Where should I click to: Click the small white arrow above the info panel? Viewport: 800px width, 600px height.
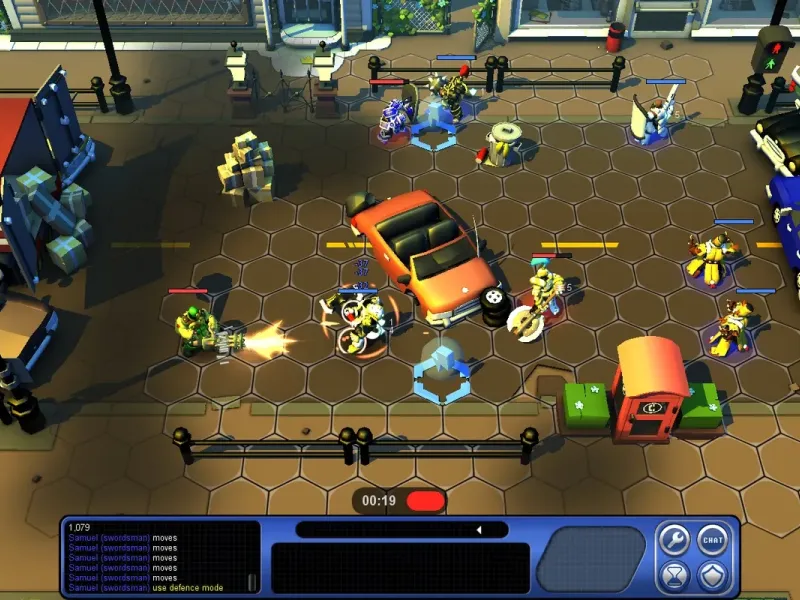pos(478,530)
